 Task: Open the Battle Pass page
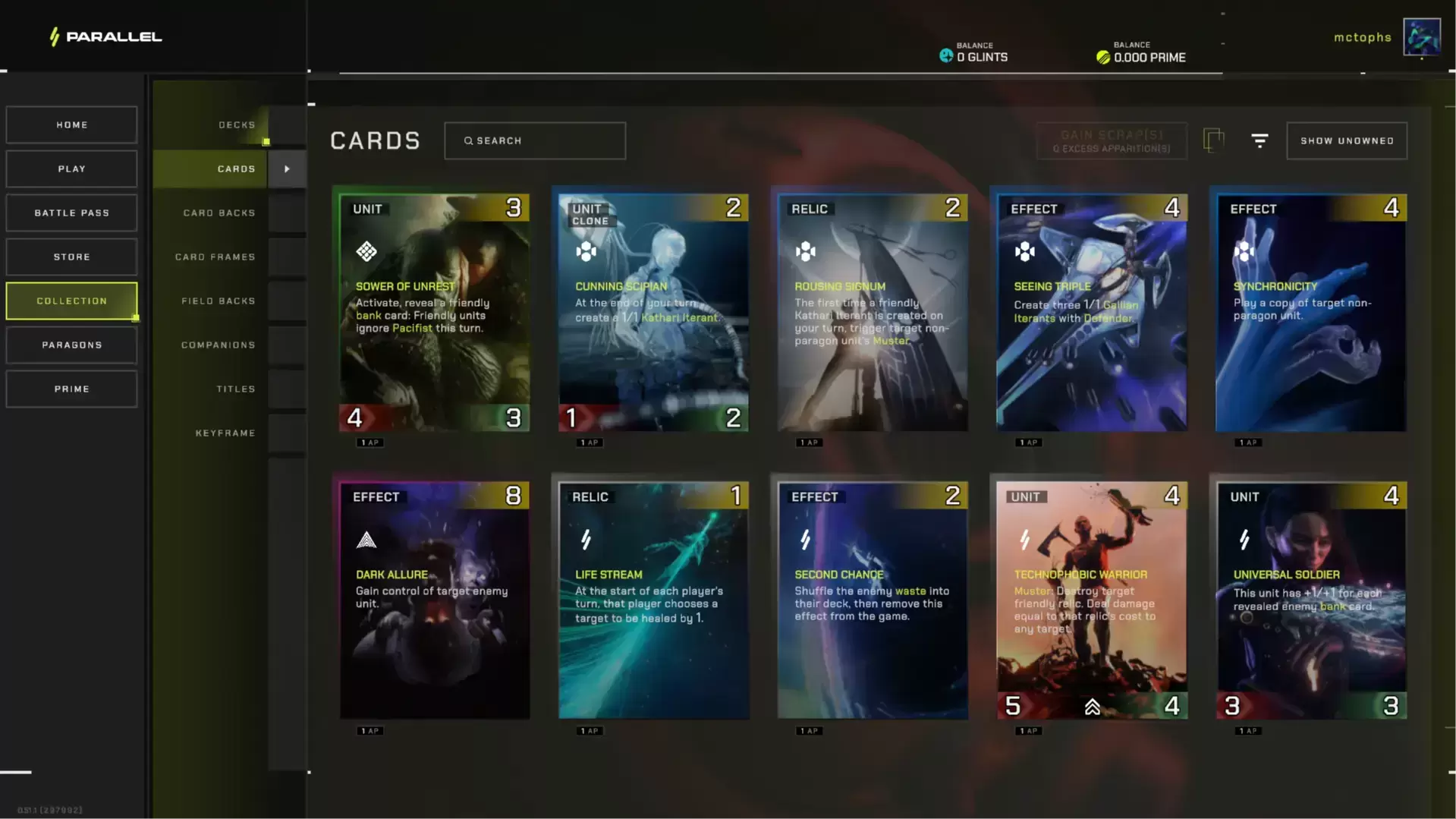71,213
